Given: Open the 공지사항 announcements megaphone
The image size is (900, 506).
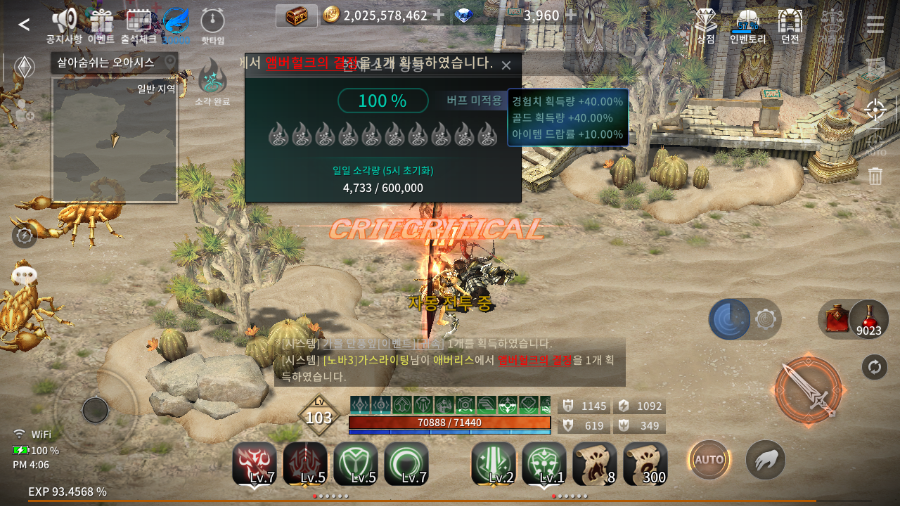Looking at the screenshot, I should 64,22.
